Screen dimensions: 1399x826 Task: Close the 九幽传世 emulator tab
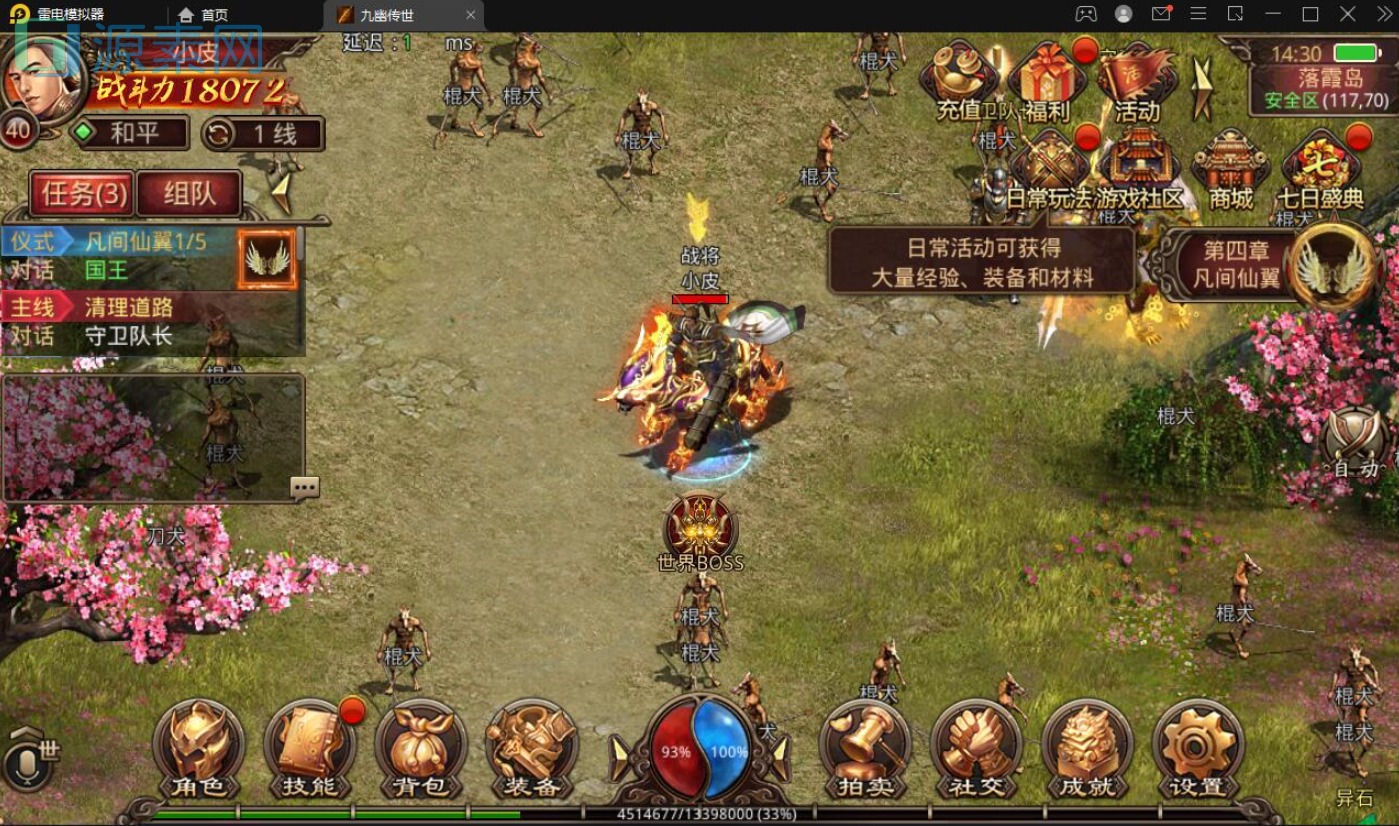[x=471, y=15]
